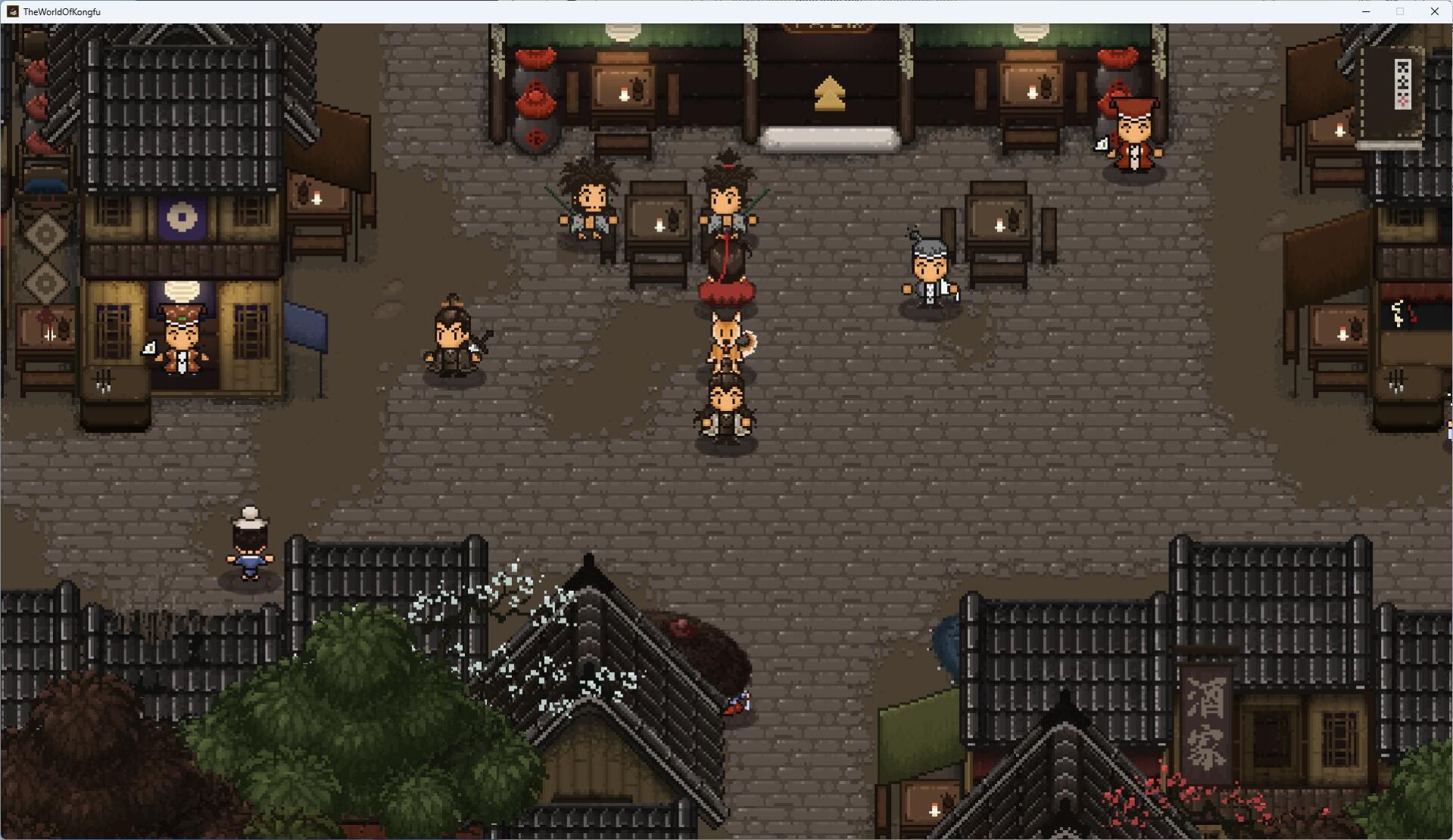The image size is (1453, 840).
Task: Minimize the TheWorldOfKongfu game window
Action: 1365,11
